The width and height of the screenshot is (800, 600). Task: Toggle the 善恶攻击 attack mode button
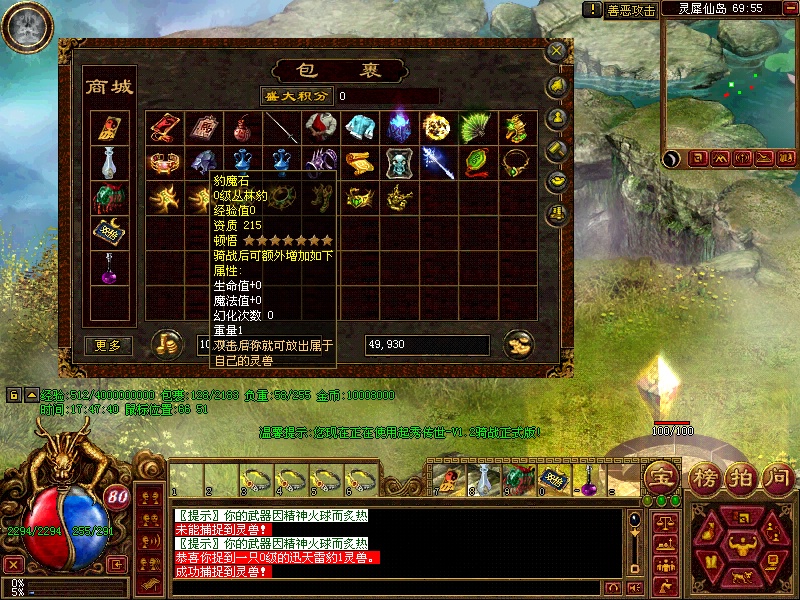click(631, 10)
